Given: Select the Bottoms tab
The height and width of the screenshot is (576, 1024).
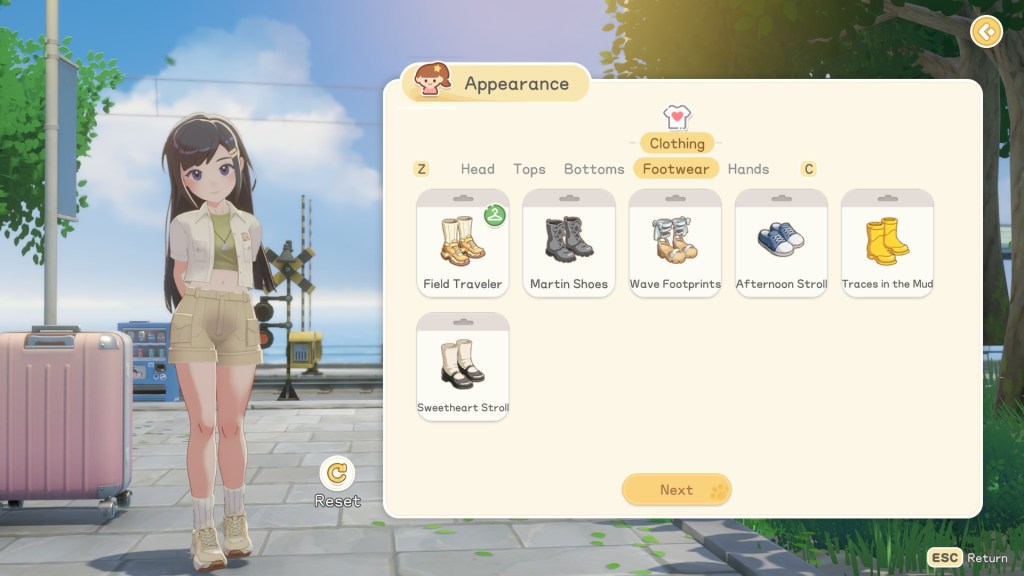Looking at the screenshot, I should [x=594, y=169].
